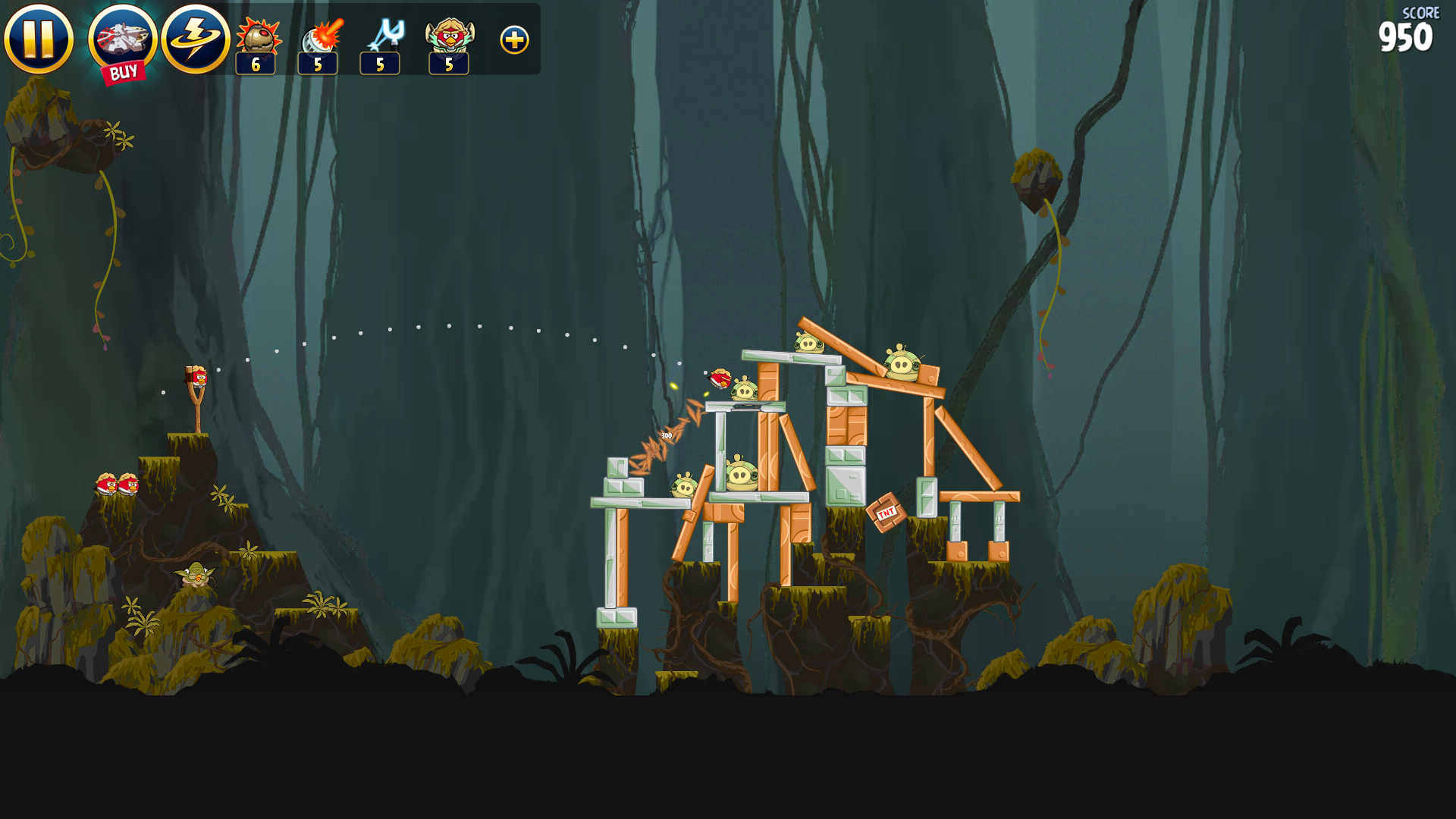Add more power-ups with the plus button
Screen dimensions: 1456x819
pyautogui.click(x=514, y=40)
